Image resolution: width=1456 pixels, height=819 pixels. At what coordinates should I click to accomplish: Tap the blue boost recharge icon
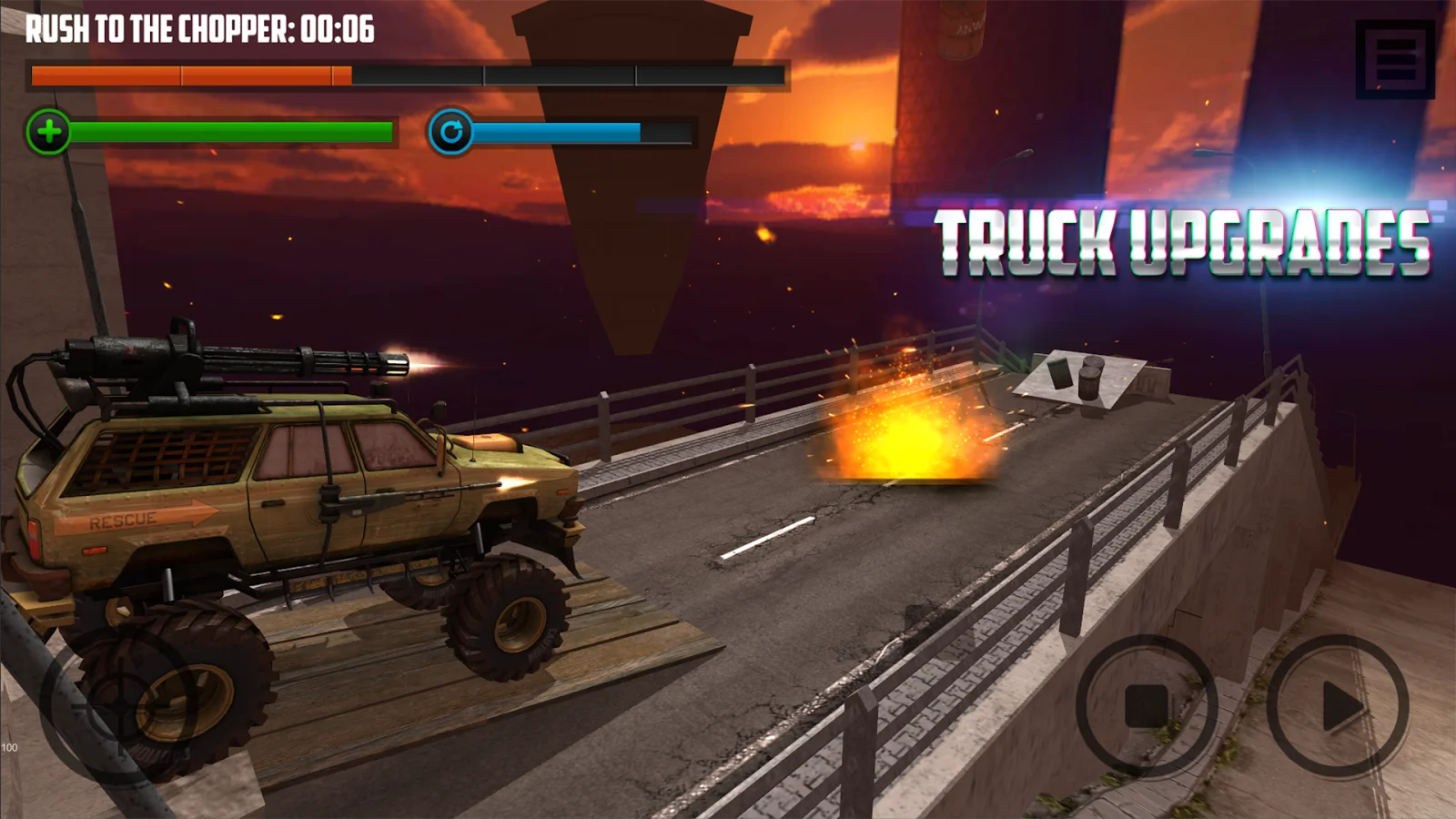[x=452, y=132]
